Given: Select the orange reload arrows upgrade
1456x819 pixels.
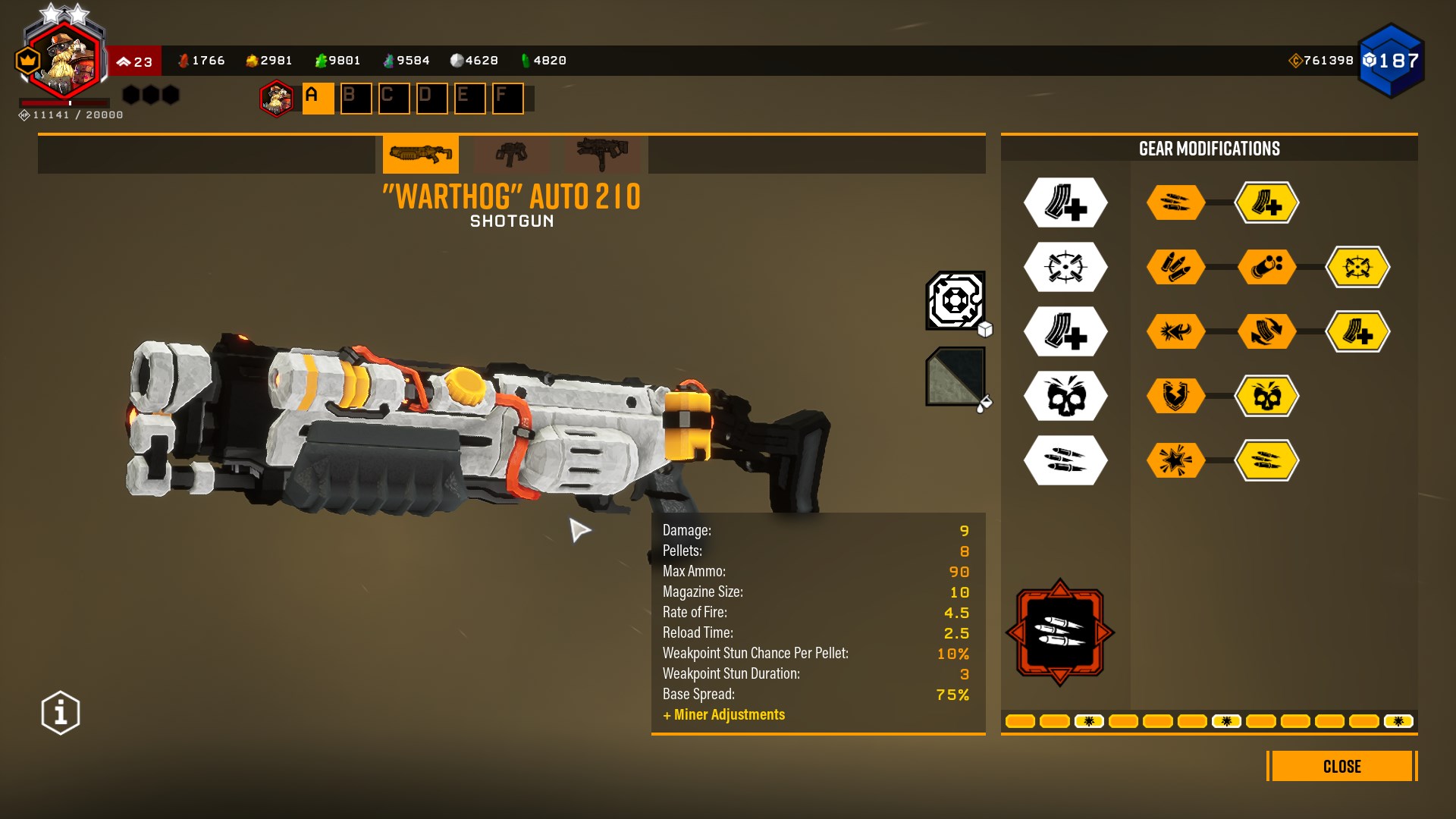Looking at the screenshot, I should point(1266,331).
